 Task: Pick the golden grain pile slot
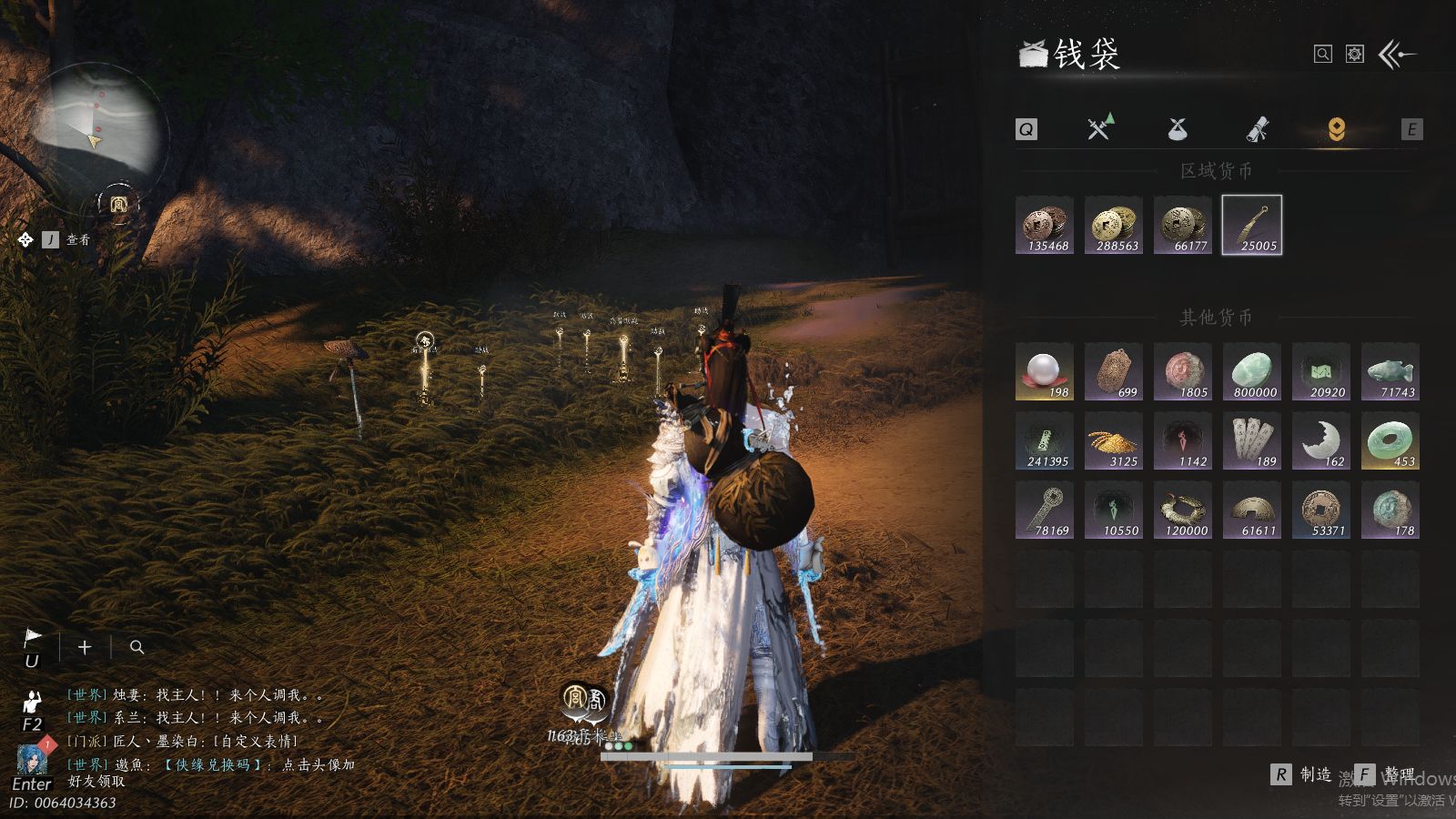click(1114, 440)
